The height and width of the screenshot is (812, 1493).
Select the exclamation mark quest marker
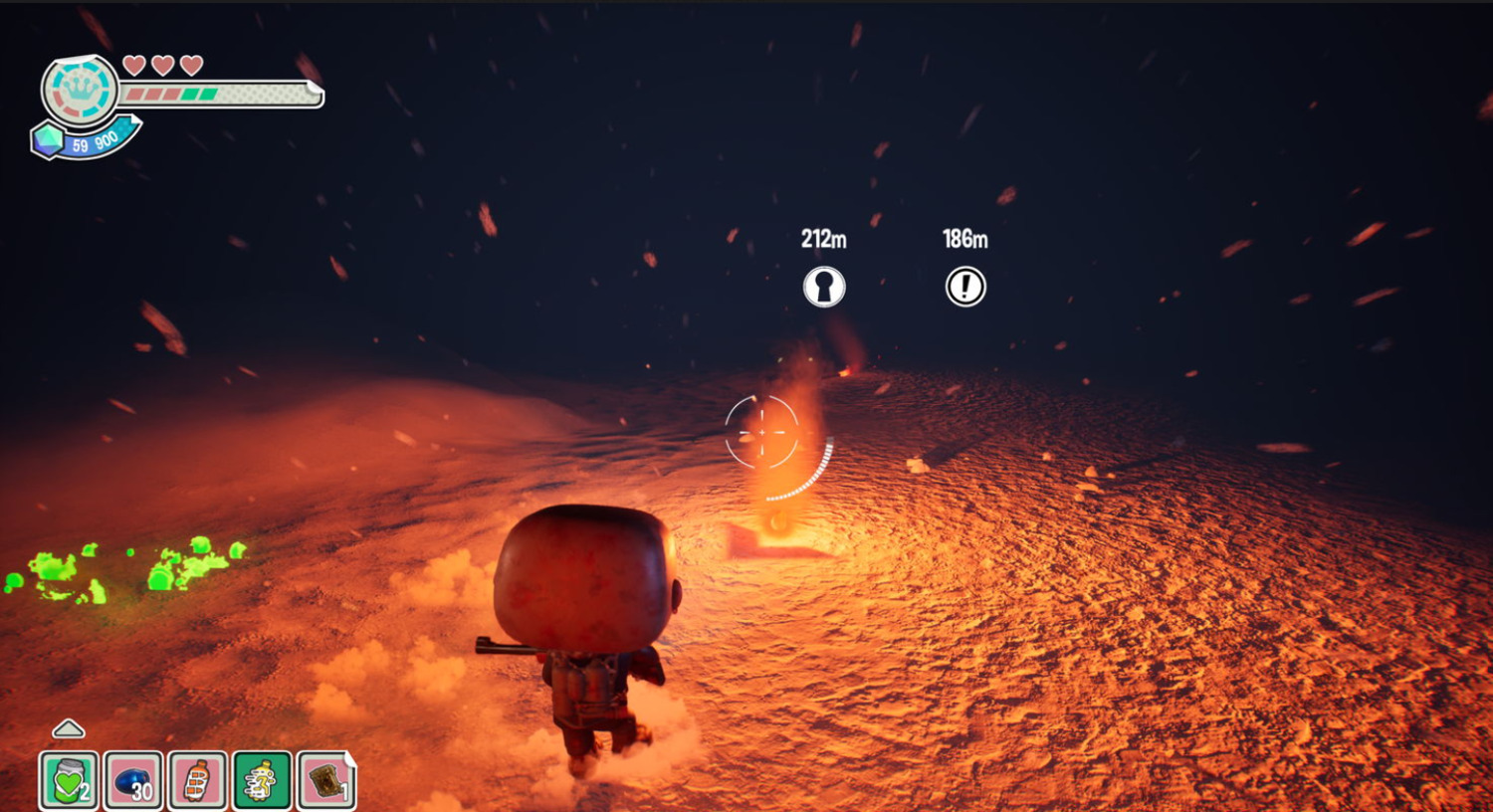point(964,287)
